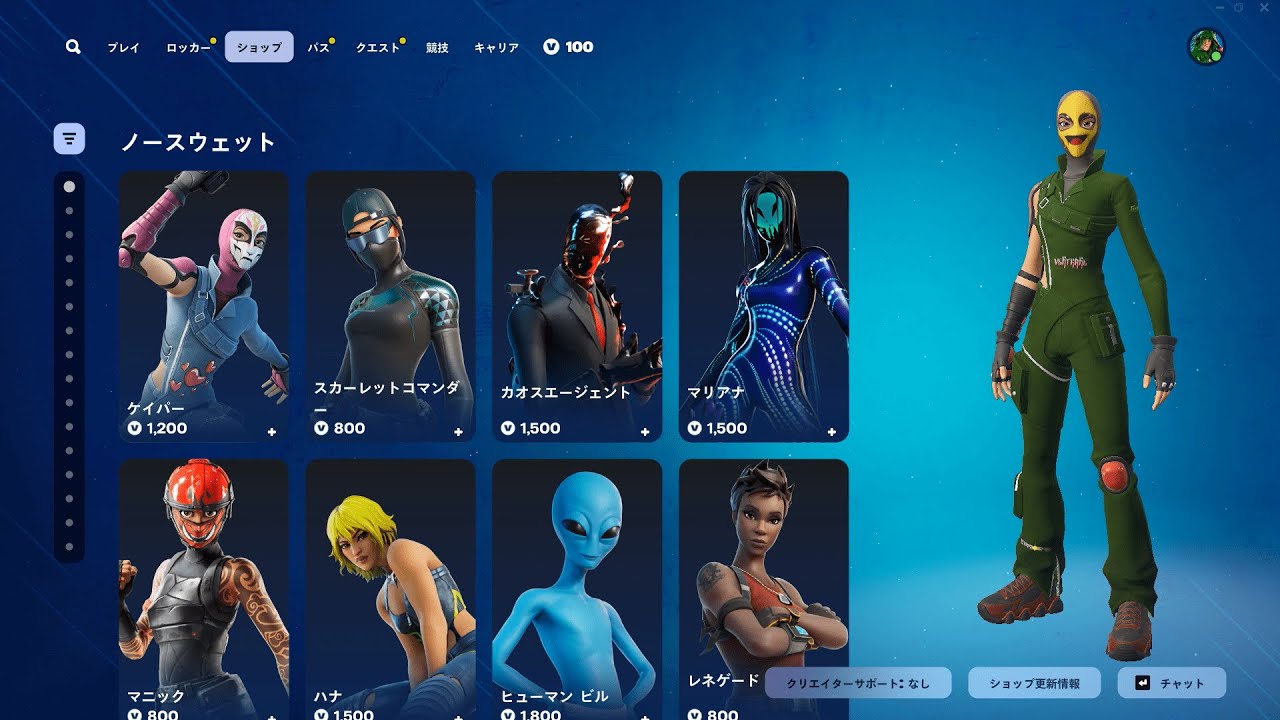The width and height of the screenshot is (1280, 720).
Task: Open the player profile avatar
Action: coord(1206,47)
